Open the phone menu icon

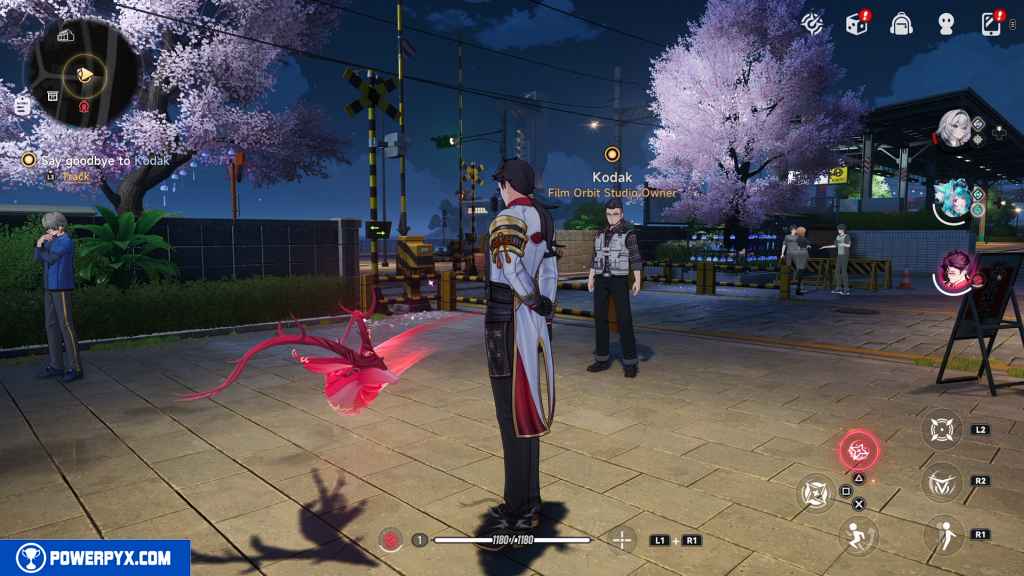point(991,22)
